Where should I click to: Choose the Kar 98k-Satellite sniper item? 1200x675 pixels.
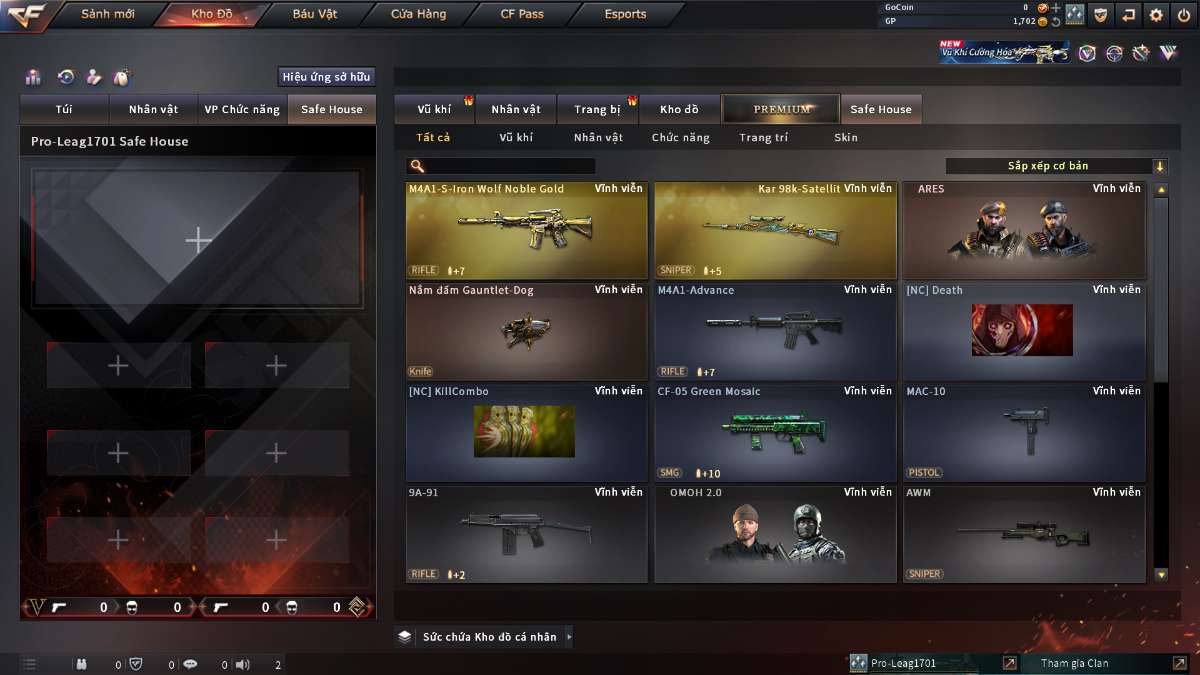point(775,230)
